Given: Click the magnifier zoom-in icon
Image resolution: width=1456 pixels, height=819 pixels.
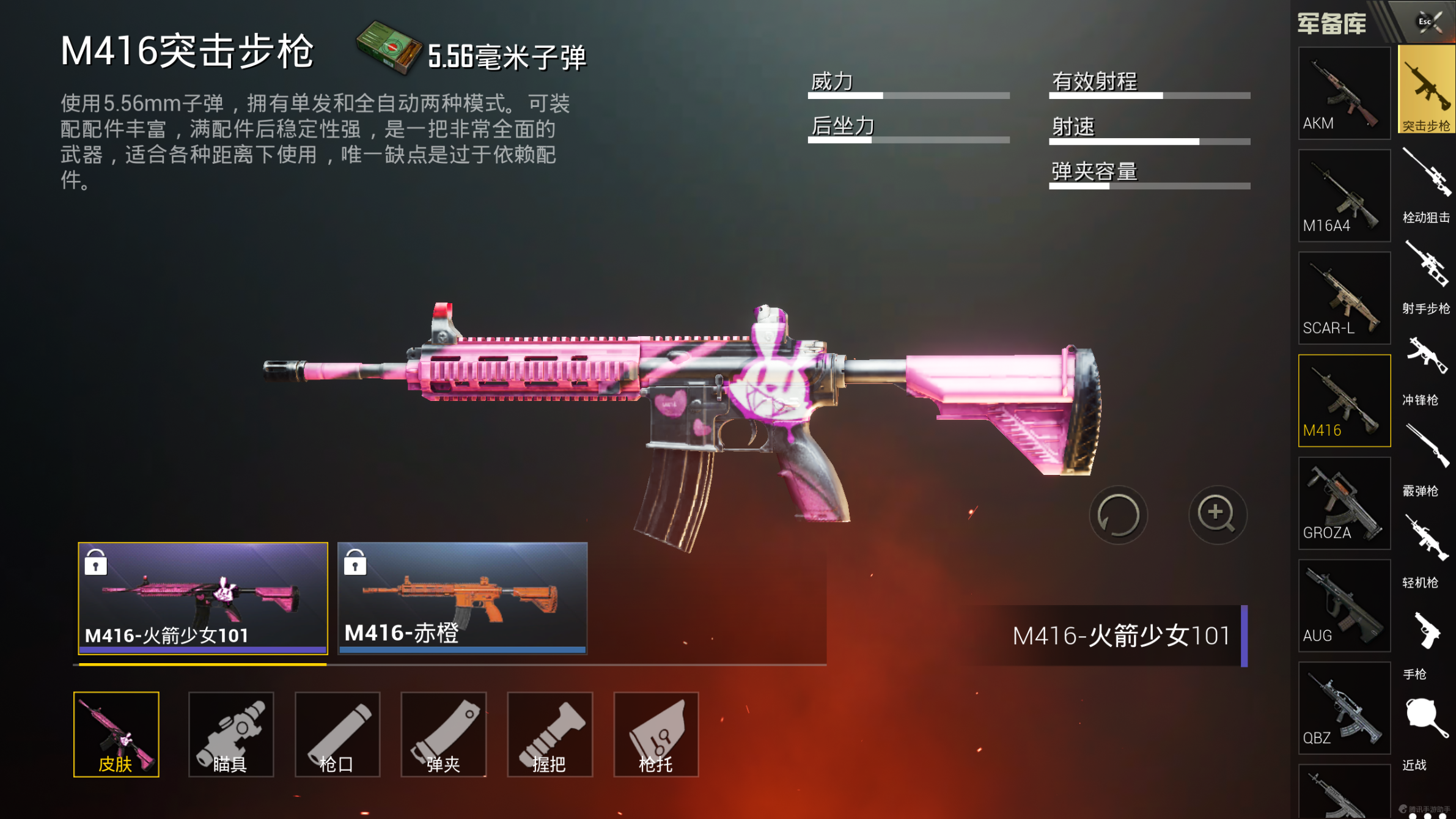Looking at the screenshot, I should click(x=1218, y=515).
